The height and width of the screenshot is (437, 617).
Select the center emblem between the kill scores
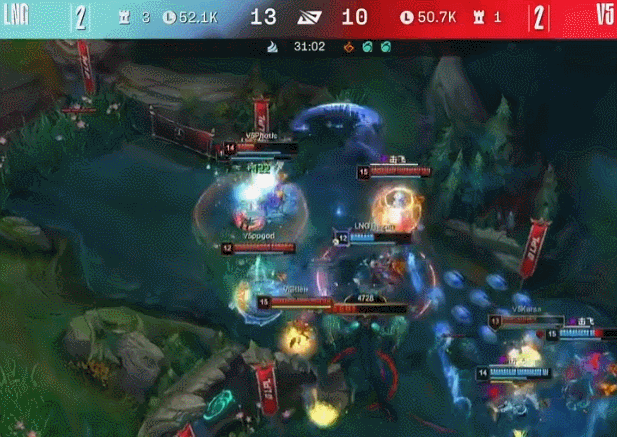(309, 16)
